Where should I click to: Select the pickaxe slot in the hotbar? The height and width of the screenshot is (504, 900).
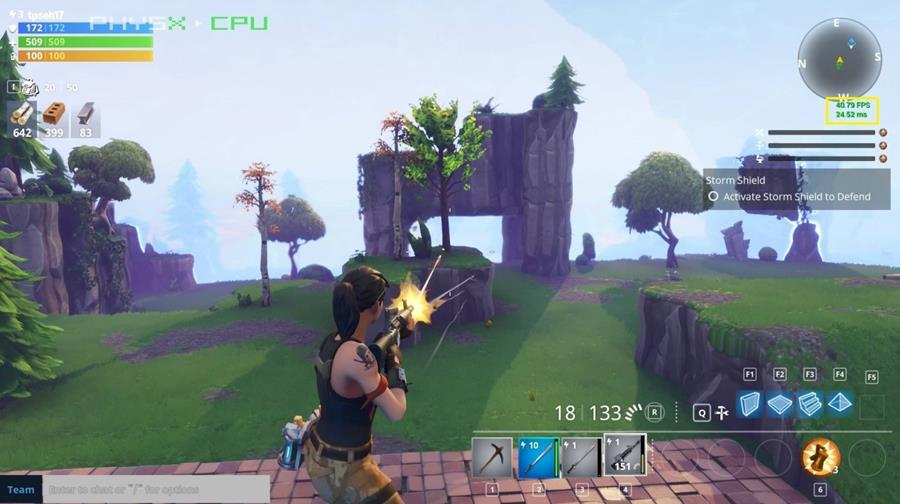[492, 457]
